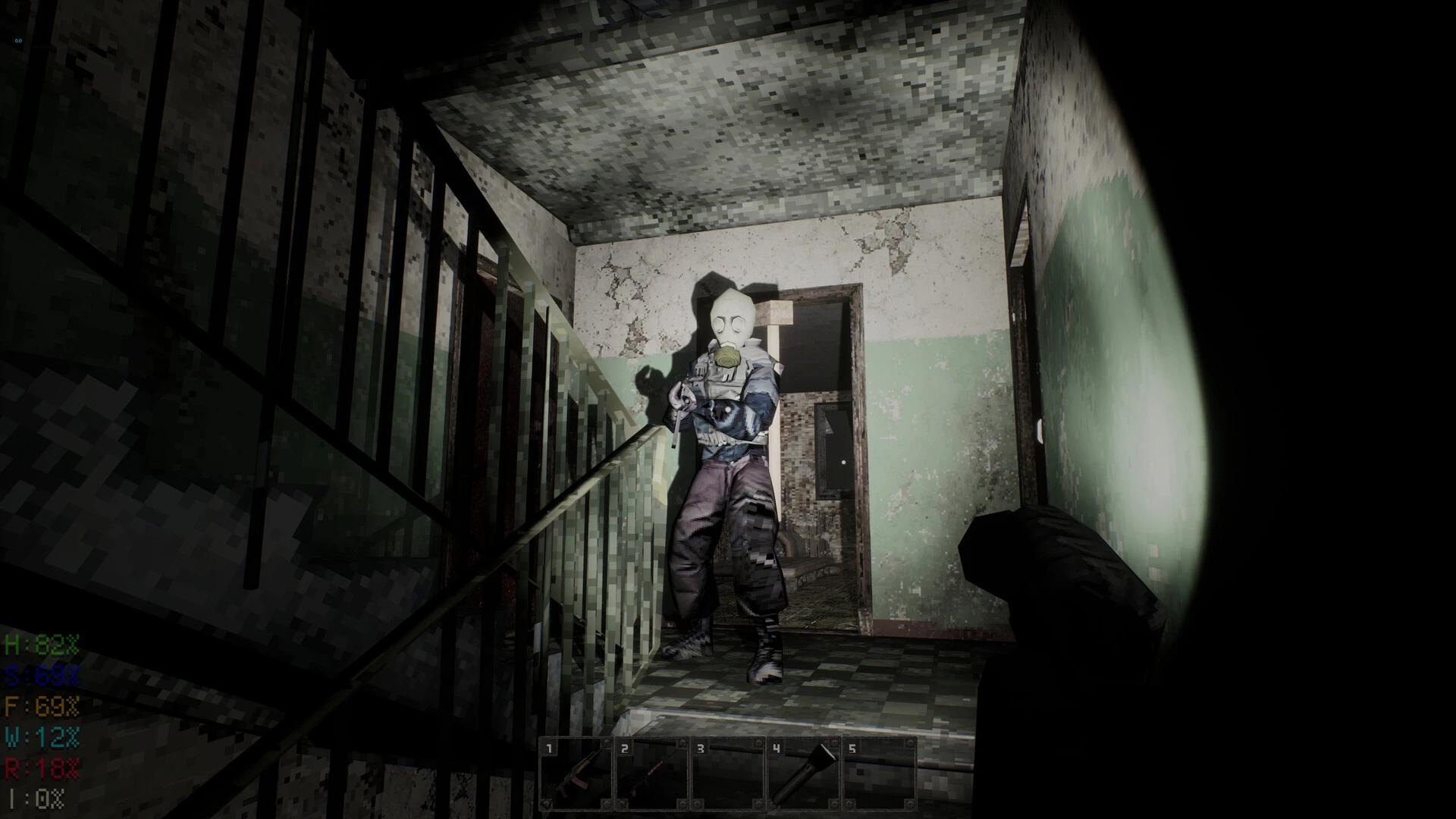The image size is (1456, 819).
Task: Click the number label on slot 1
Action: pyautogui.click(x=550, y=748)
